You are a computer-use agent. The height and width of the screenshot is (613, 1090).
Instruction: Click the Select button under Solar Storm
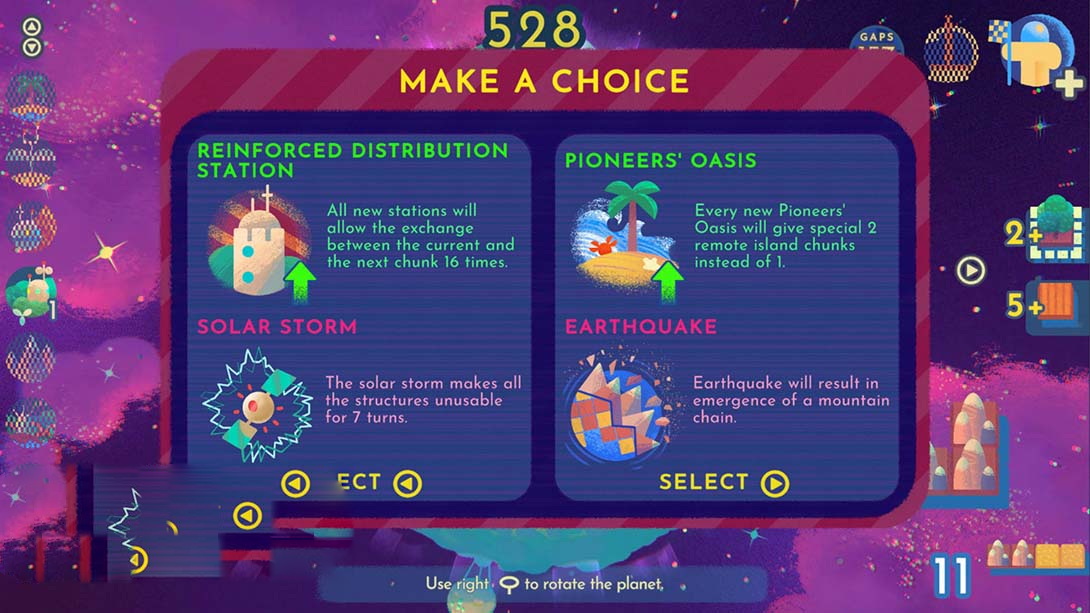tap(352, 483)
